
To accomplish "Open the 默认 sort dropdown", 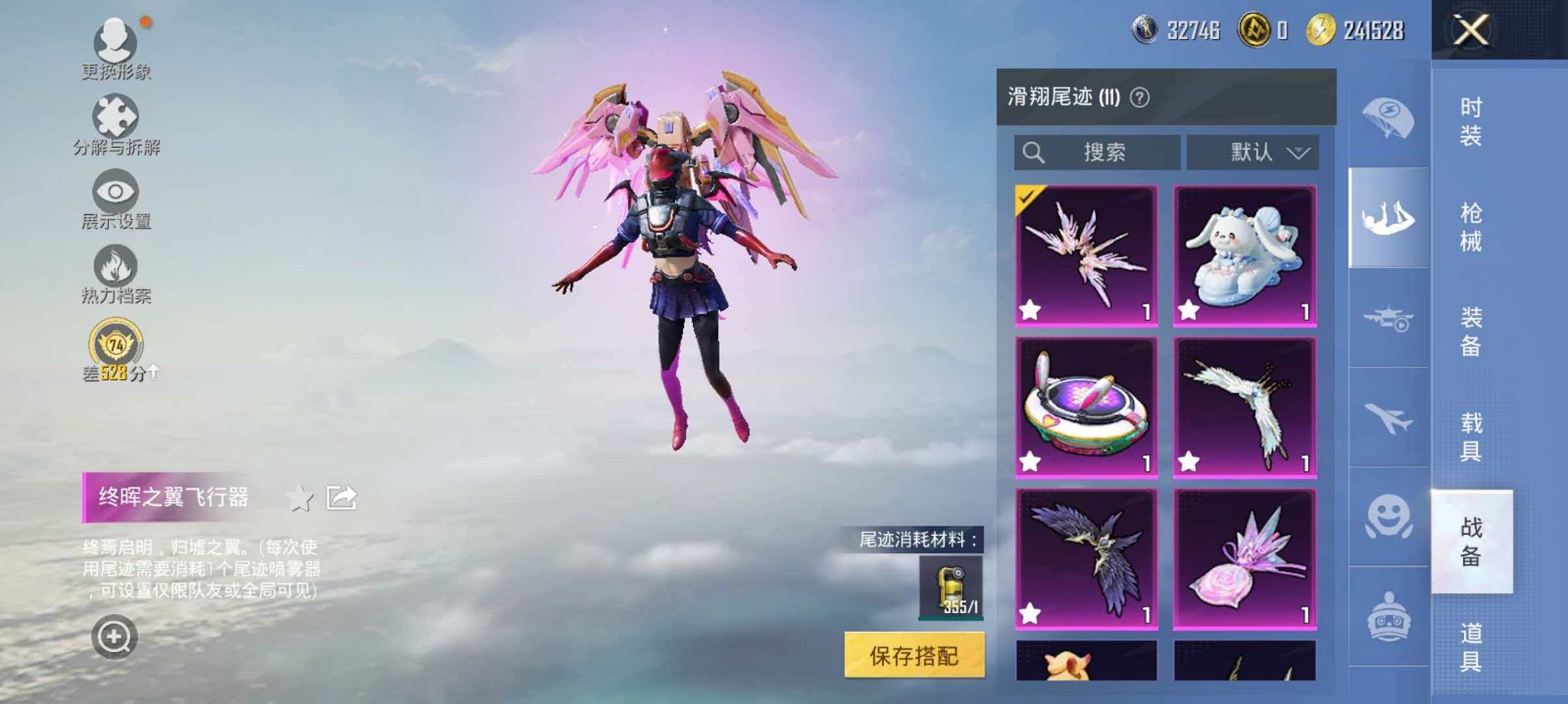I will 1254,151.
